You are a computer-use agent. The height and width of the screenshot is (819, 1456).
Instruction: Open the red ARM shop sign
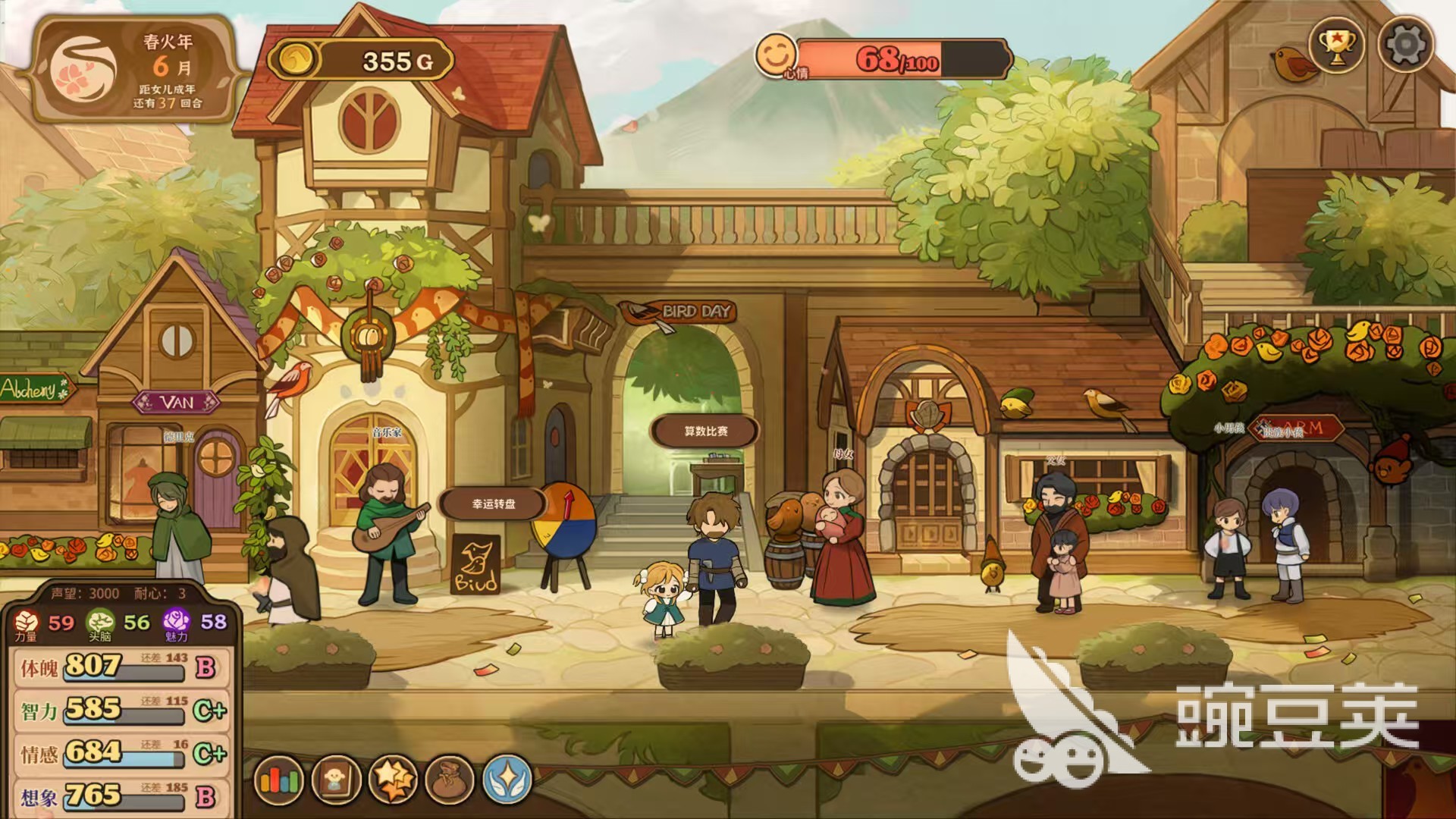[1300, 428]
